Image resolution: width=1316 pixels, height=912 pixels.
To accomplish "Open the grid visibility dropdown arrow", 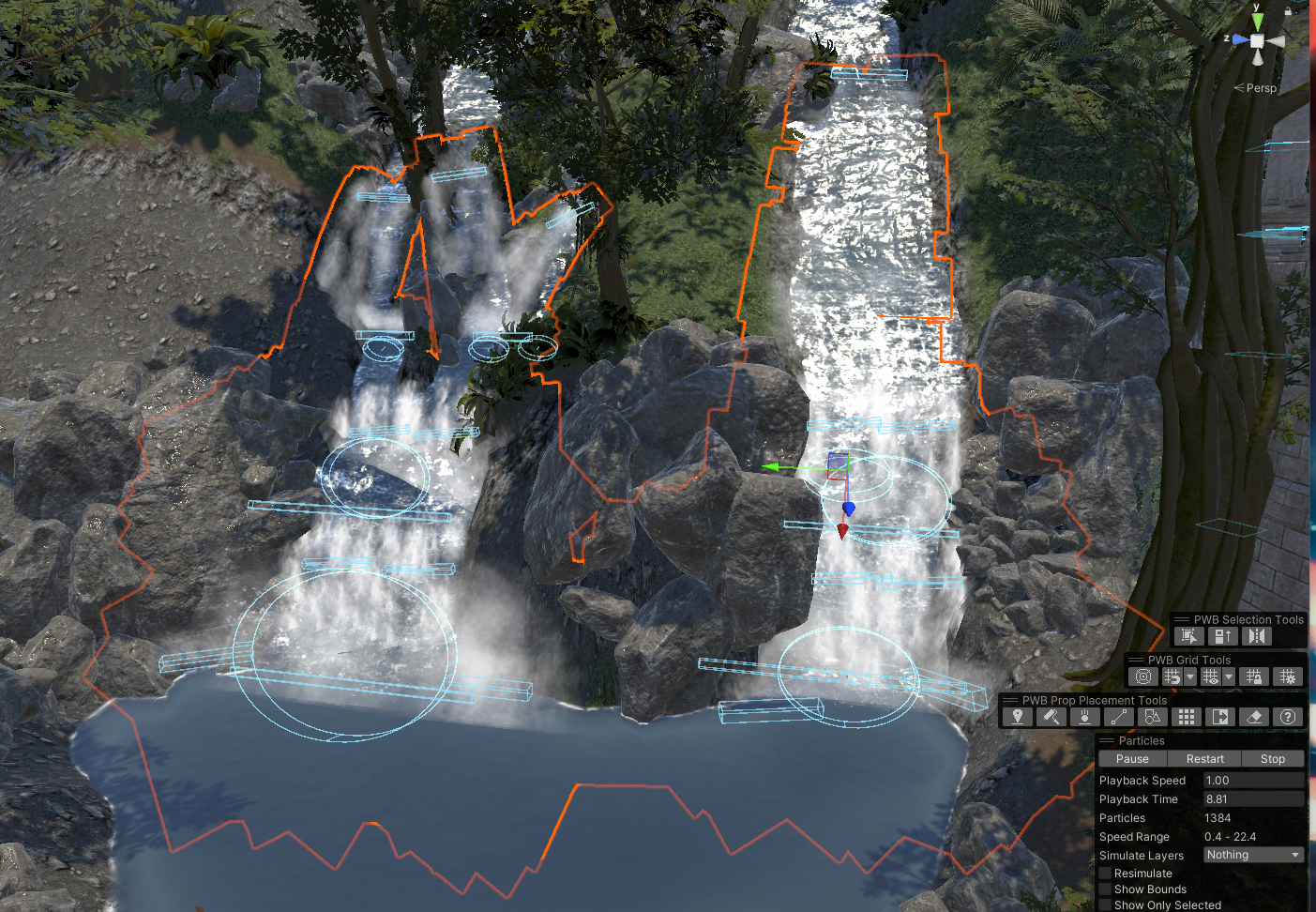I will point(1229,676).
